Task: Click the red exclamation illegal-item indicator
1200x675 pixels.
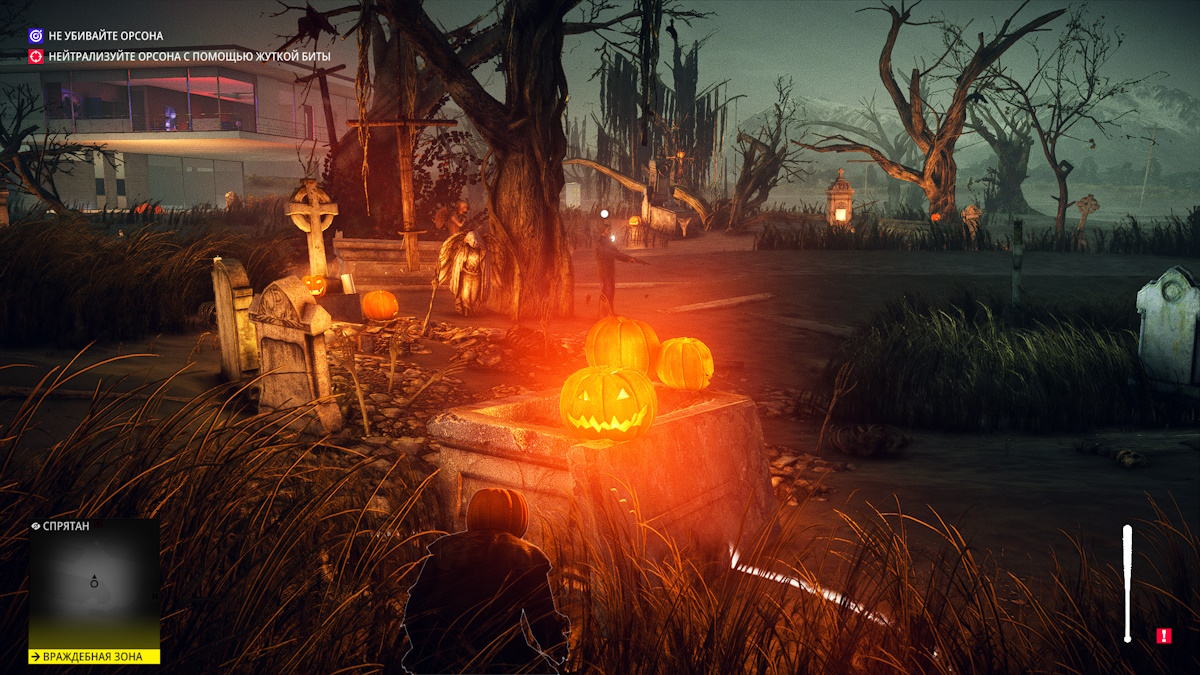Action: pyautogui.click(x=1163, y=635)
